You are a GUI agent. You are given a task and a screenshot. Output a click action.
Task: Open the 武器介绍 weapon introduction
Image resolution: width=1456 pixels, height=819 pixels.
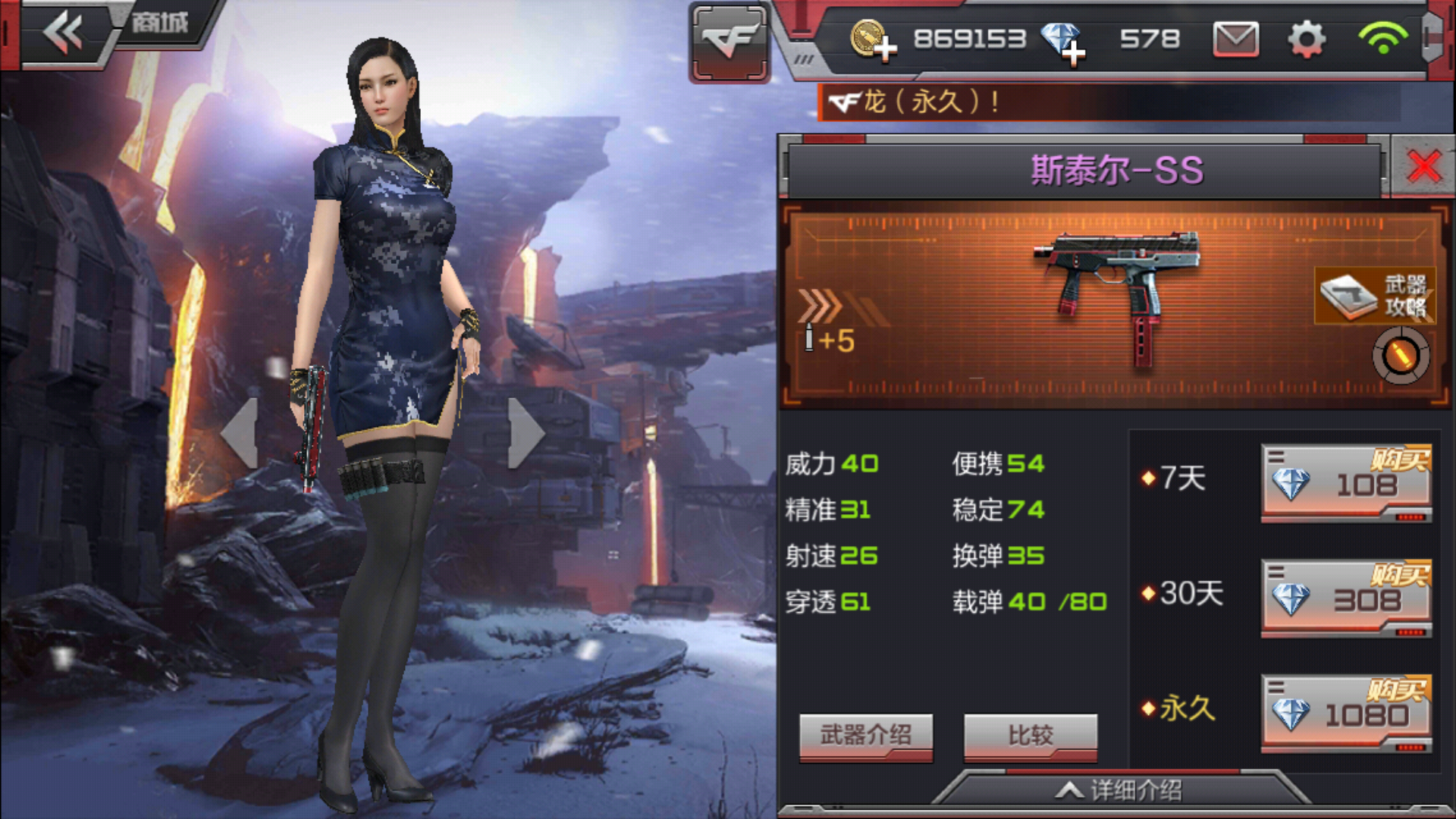coord(865,735)
